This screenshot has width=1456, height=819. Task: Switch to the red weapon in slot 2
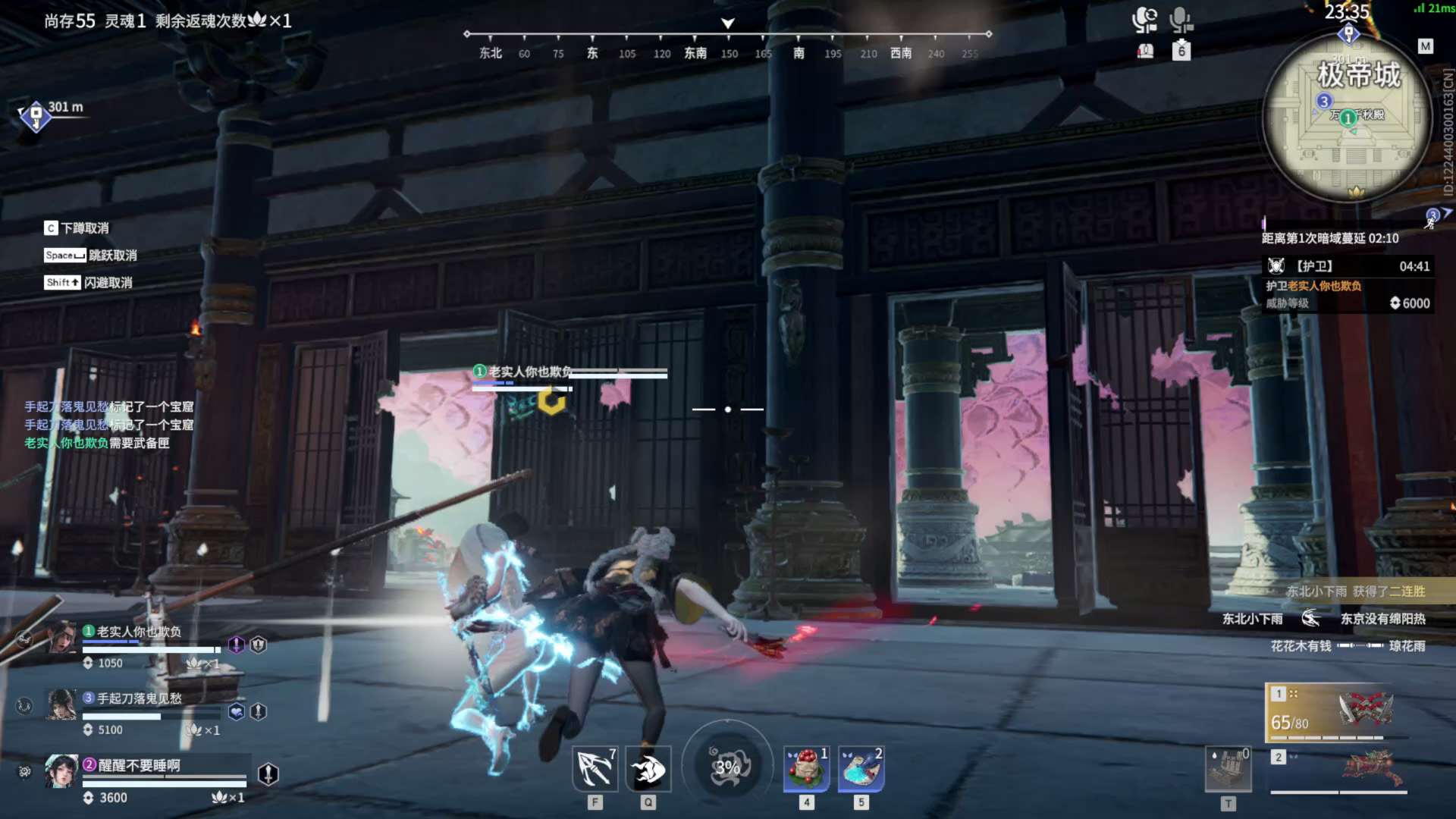point(1339,769)
